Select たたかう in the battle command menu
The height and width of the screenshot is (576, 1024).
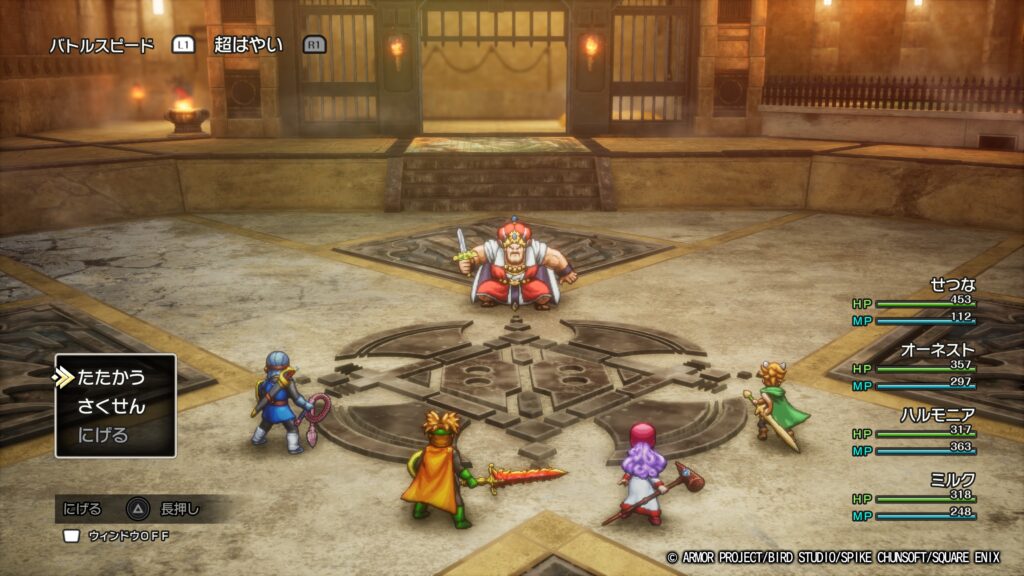[111, 377]
